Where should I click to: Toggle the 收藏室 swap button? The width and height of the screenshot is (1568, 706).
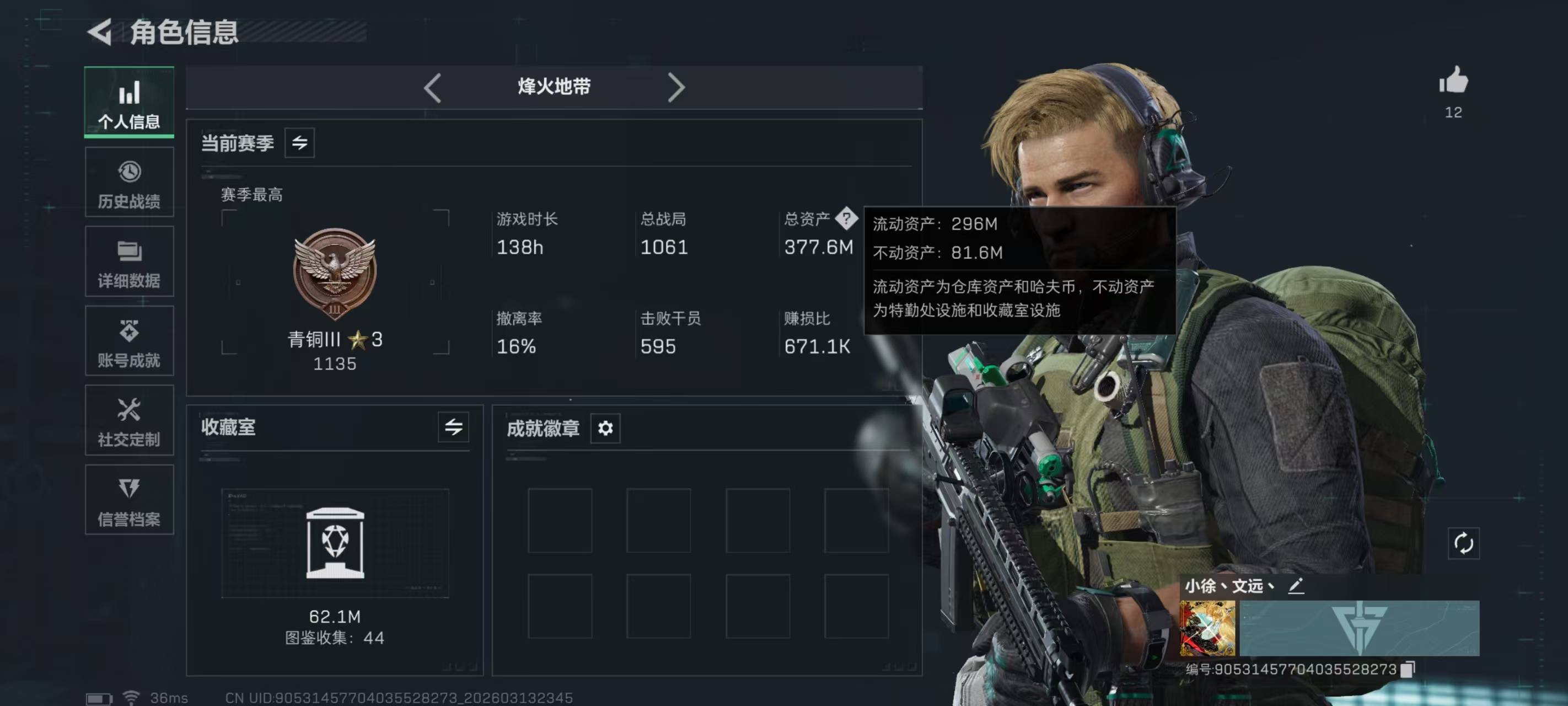pos(454,427)
